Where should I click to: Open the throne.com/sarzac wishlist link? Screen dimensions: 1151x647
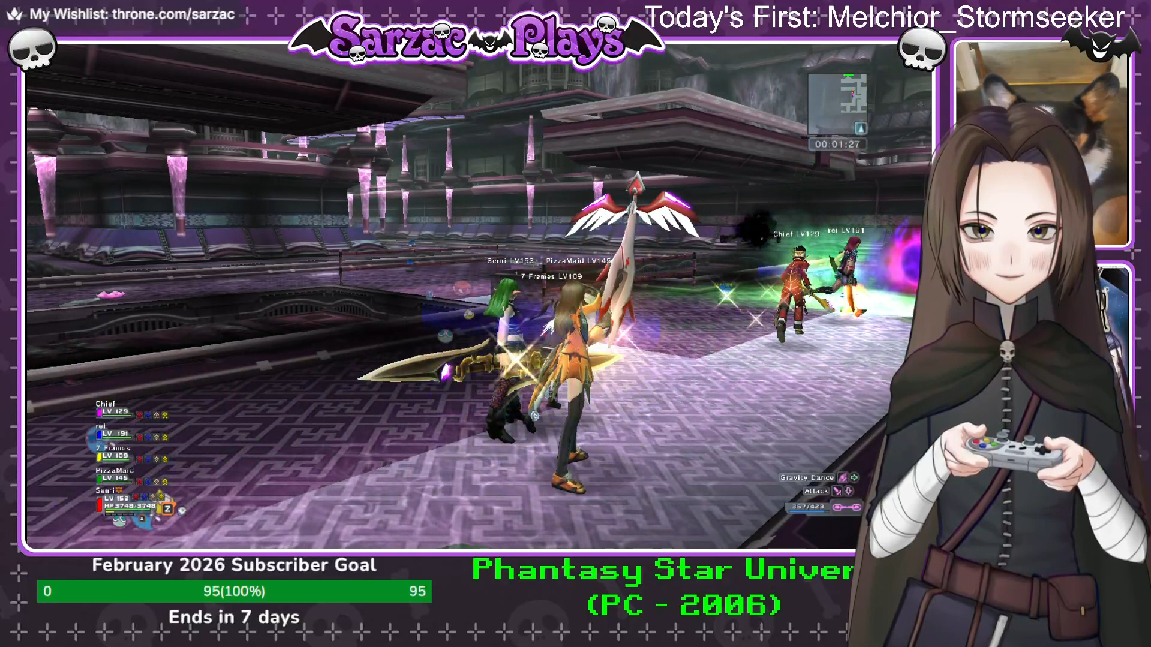[x=132, y=15]
